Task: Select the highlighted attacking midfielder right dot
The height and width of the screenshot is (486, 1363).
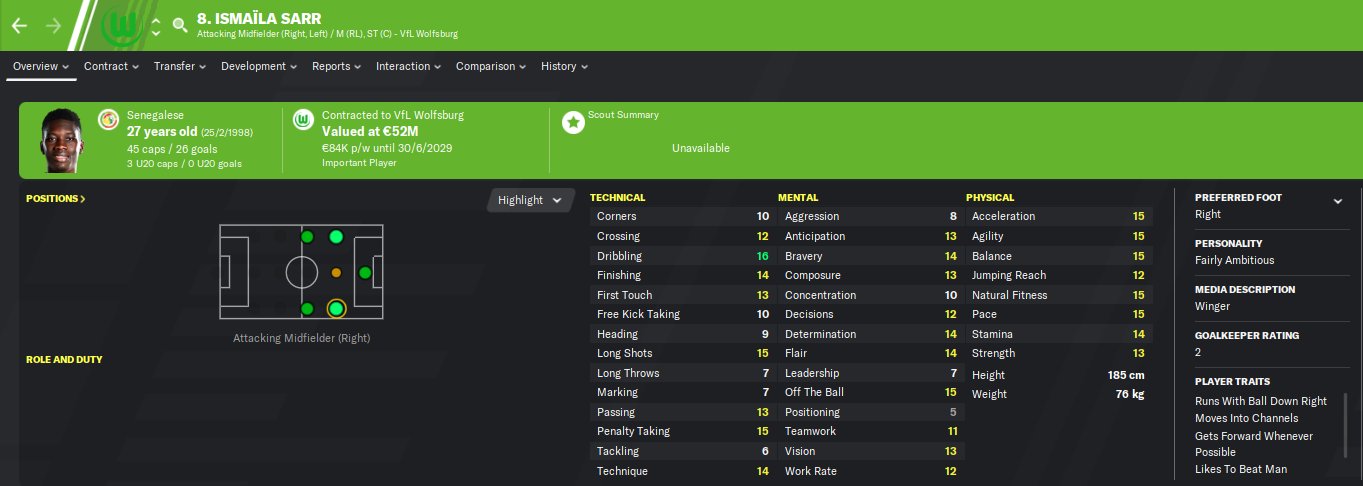Action: [x=336, y=309]
